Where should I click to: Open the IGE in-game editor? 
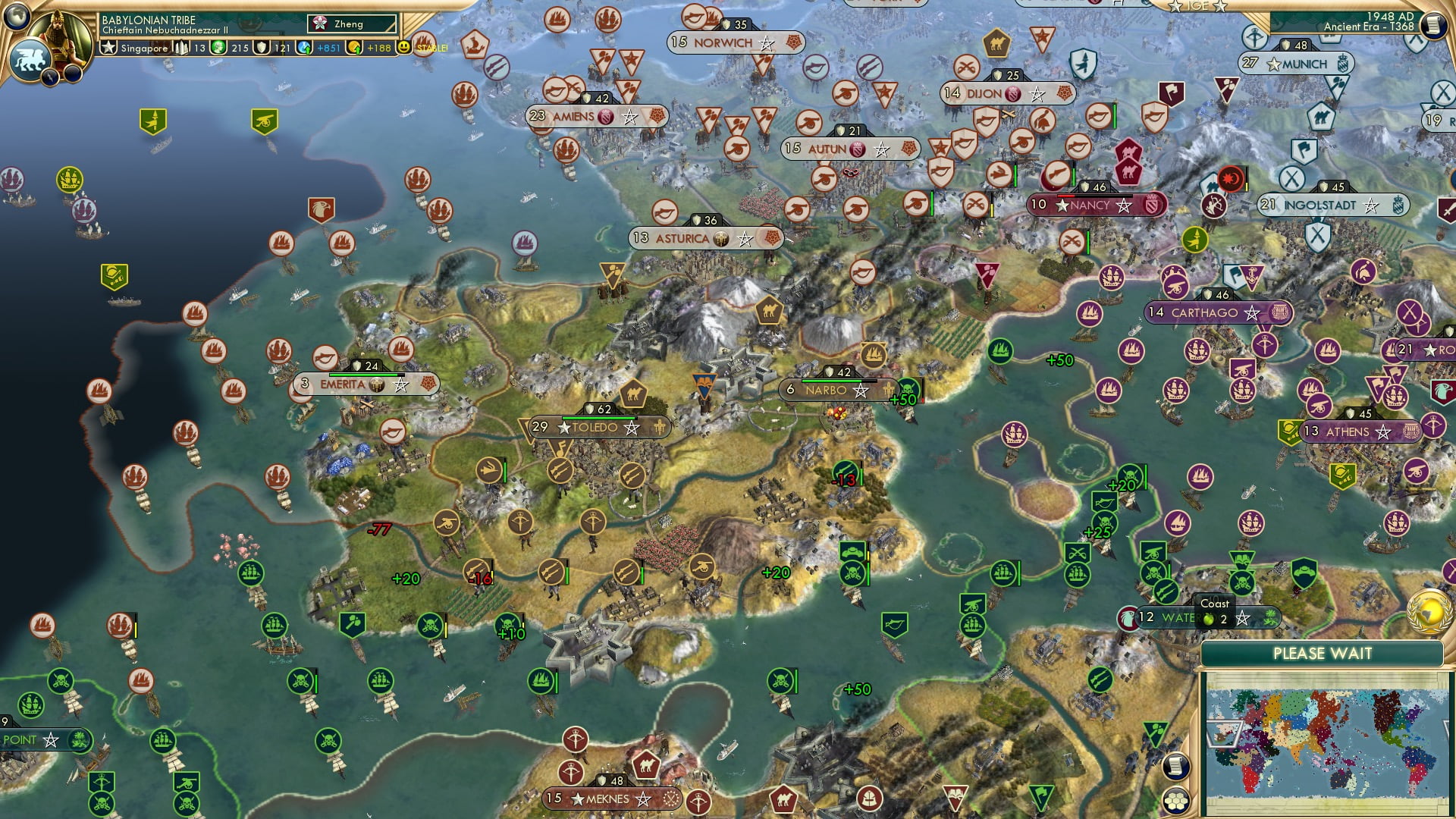point(1197,6)
